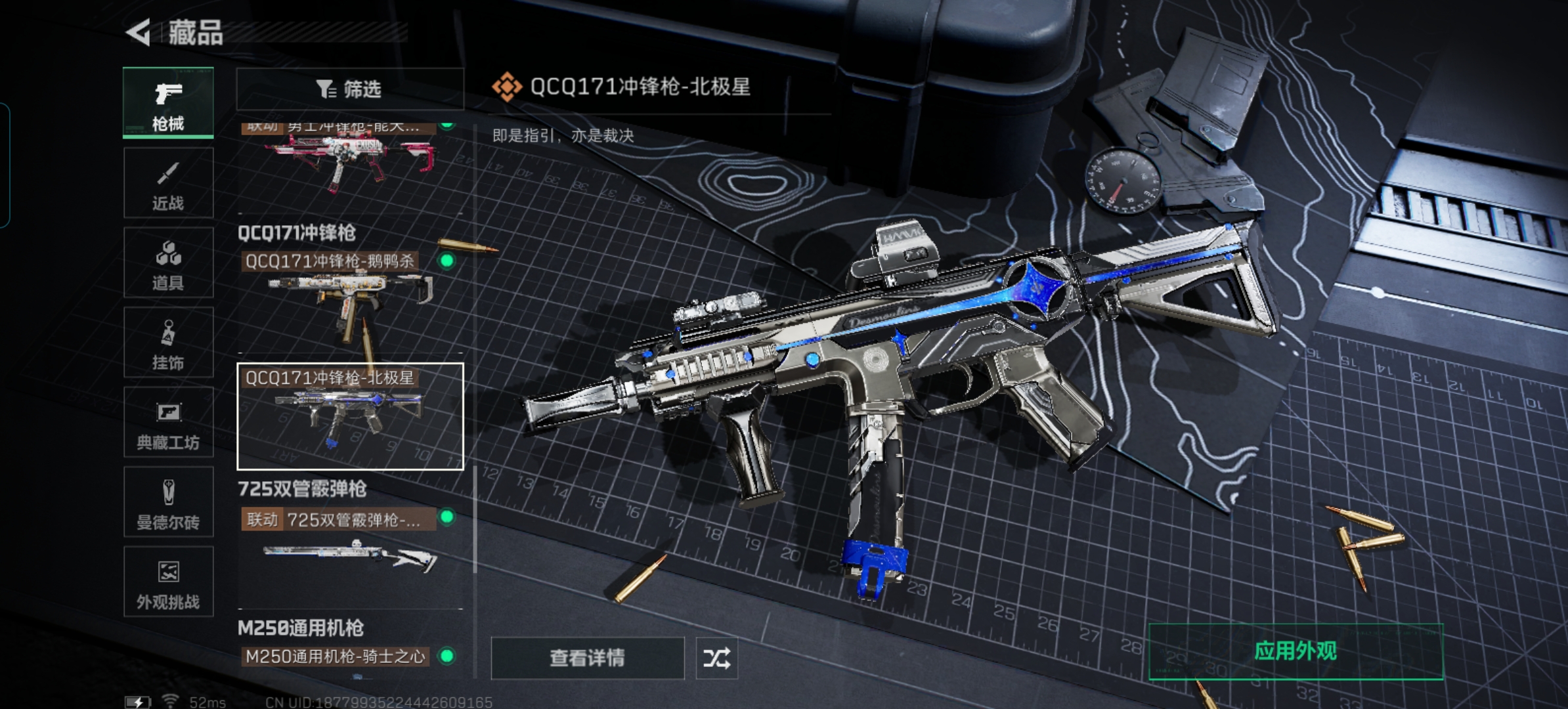The width and height of the screenshot is (1568, 709).
Task: Click the shuffle random-skin icon button
Action: pyautogui.click(x=716, y=658)
